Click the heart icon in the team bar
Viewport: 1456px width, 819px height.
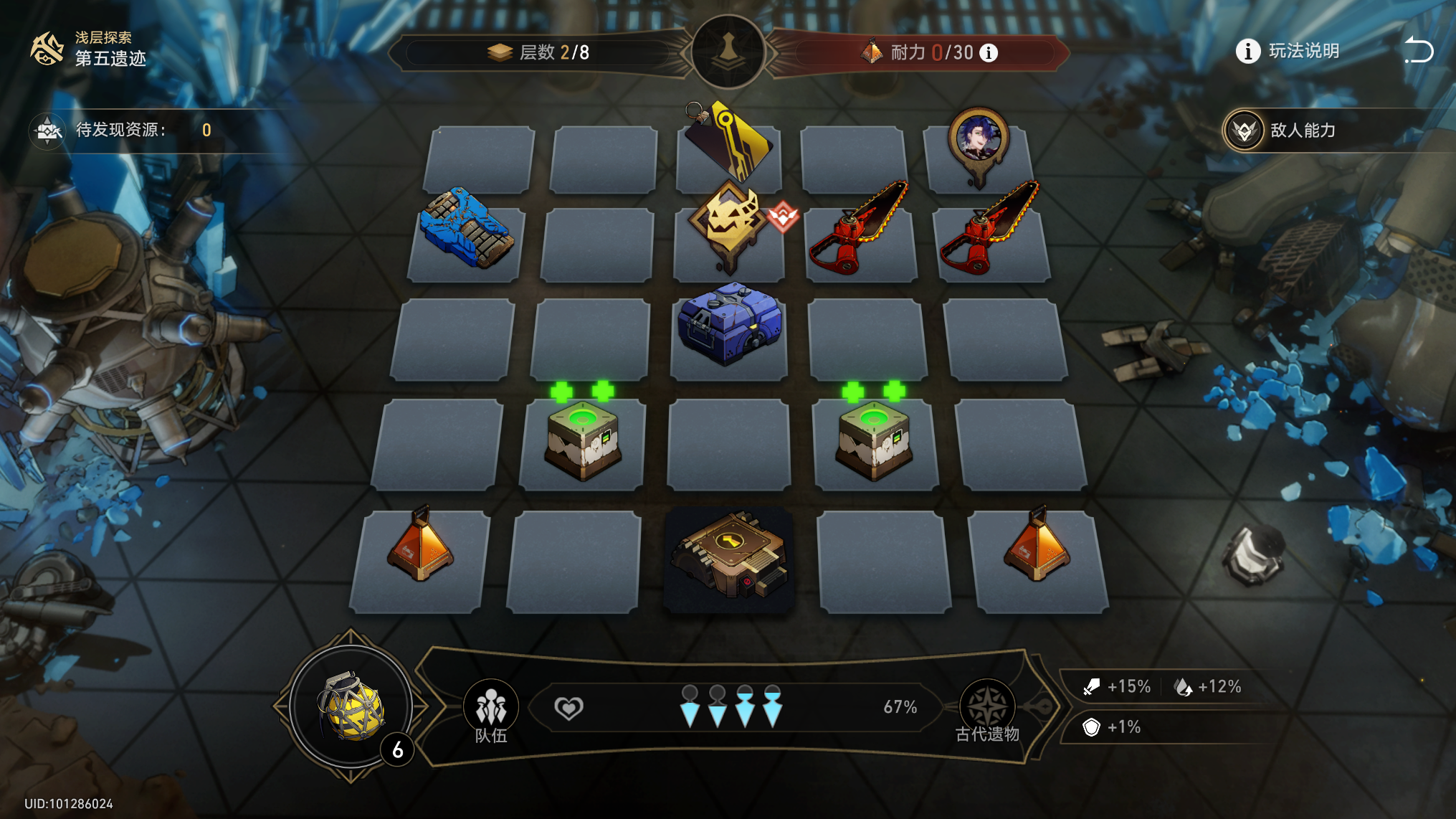(568, 708)
